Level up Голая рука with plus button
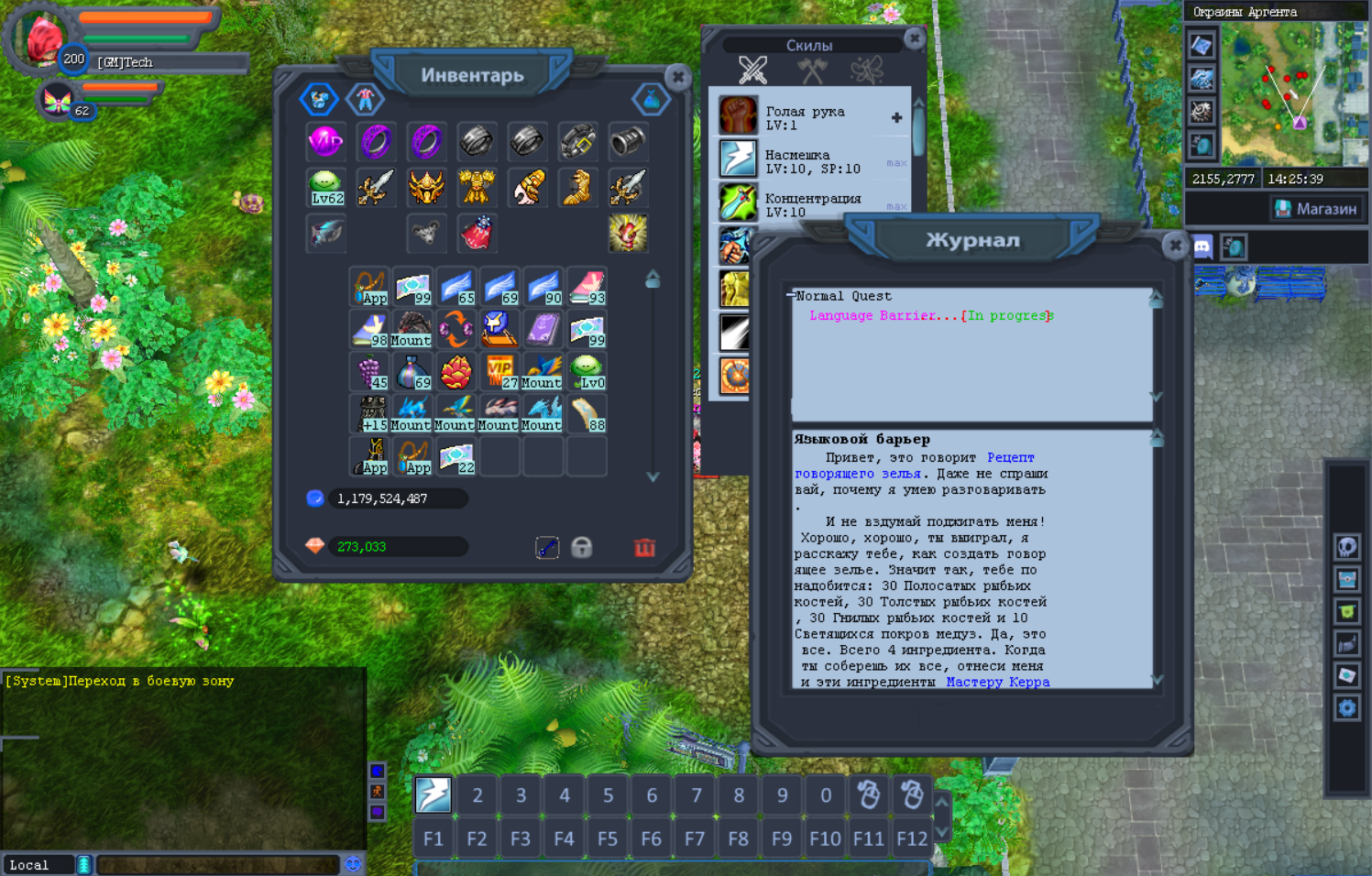Image resolution: width=1372 pixels, height=876 pixels. tap(896, 117)
